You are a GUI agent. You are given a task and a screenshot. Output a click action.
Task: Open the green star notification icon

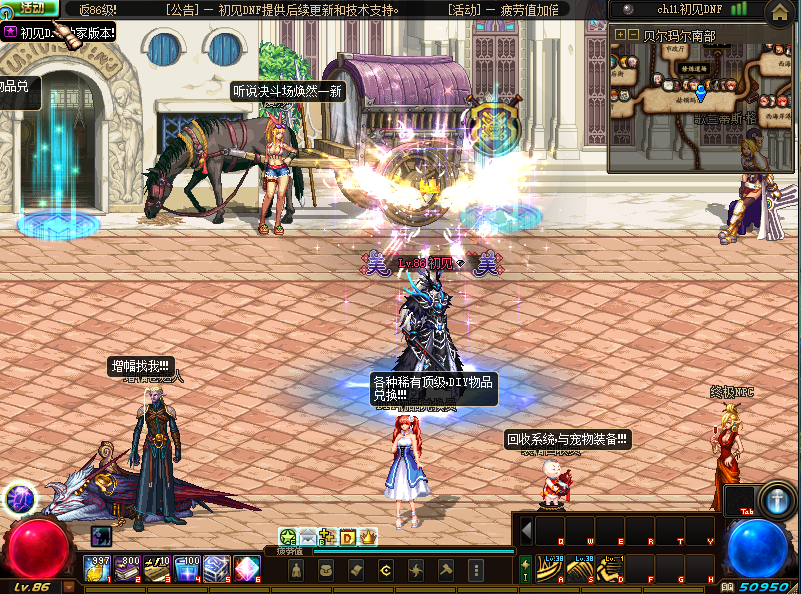(x=288, y=537)
